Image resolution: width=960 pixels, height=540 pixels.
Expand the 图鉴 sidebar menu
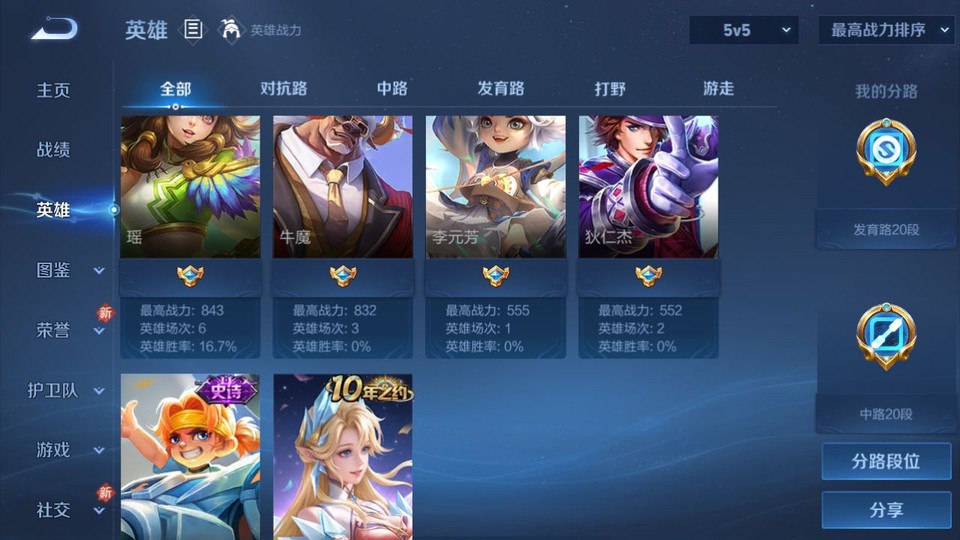[x=68, y=270]
